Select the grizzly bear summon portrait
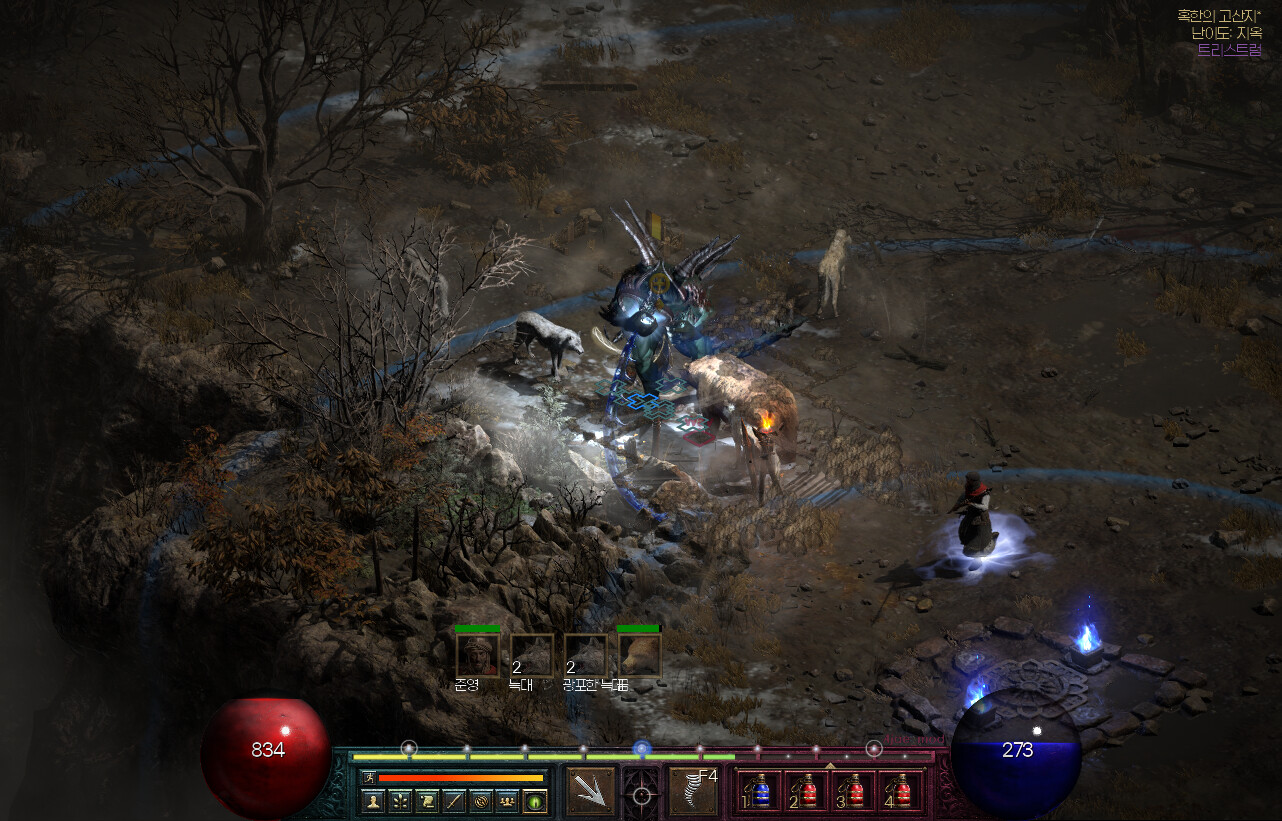Screen dimensions: 1282x821 tap(639, 655)
